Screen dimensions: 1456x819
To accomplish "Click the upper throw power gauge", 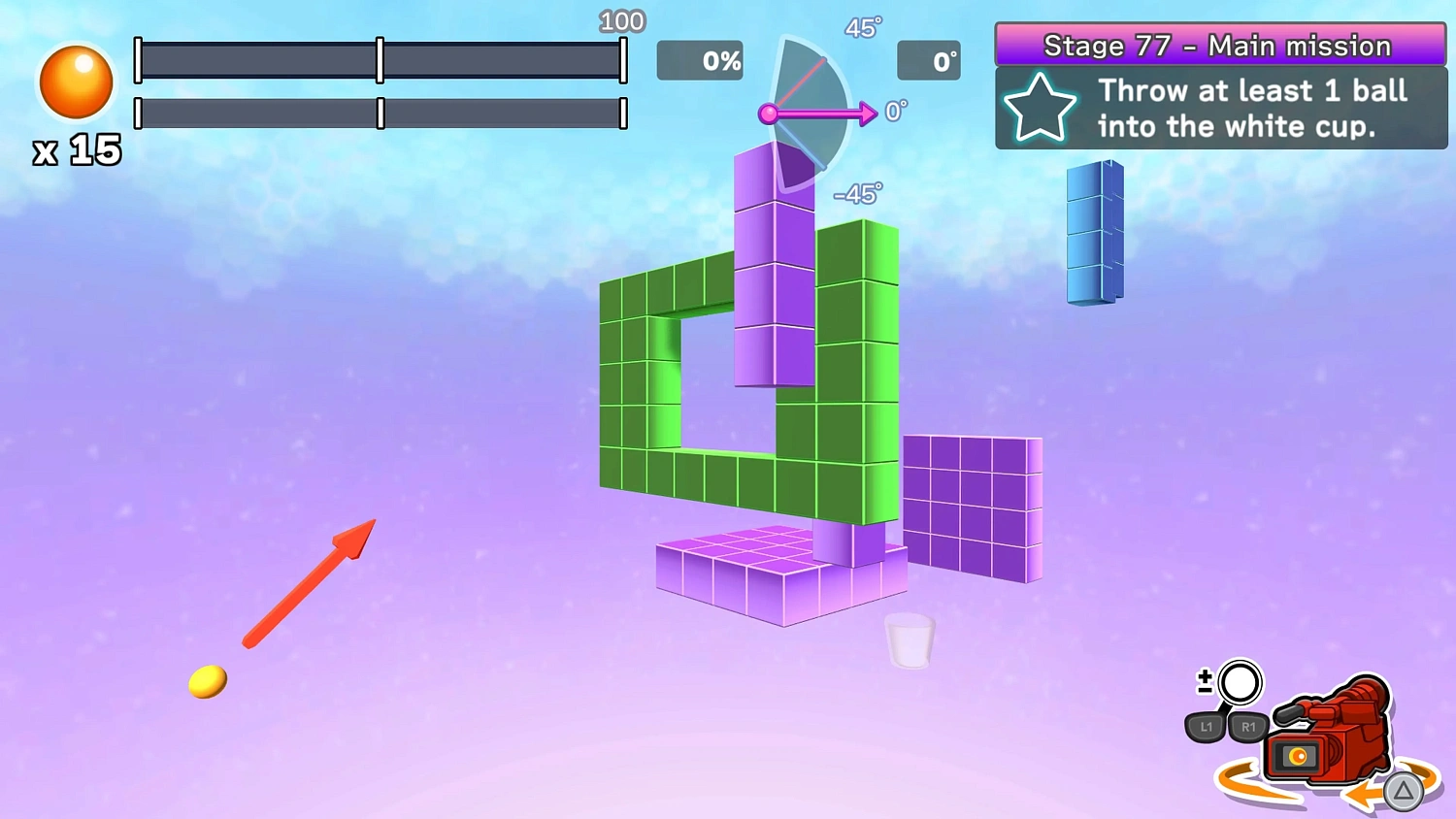I will (x=381, y=61).
